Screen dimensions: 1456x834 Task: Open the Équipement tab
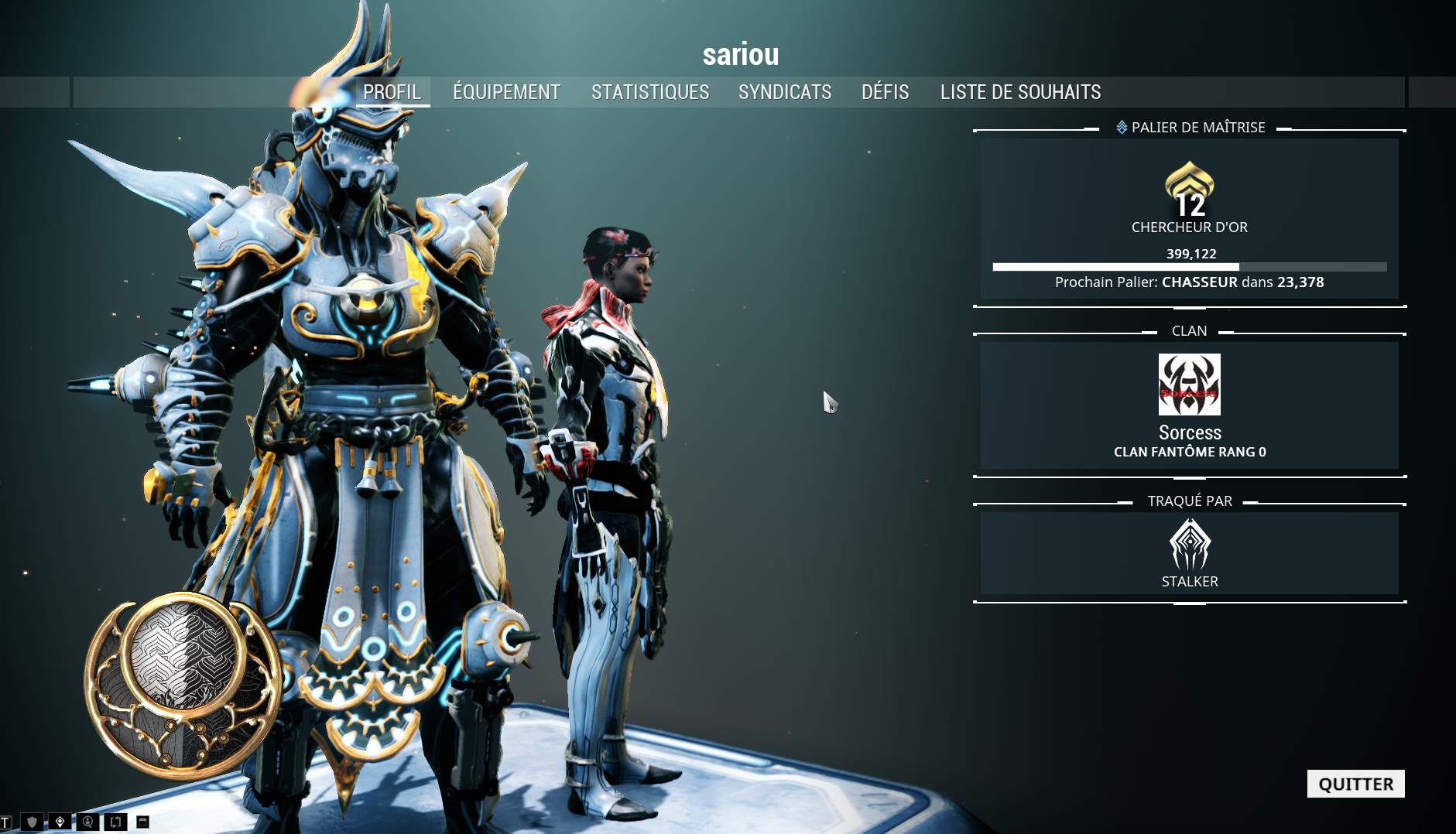[506, 92]
